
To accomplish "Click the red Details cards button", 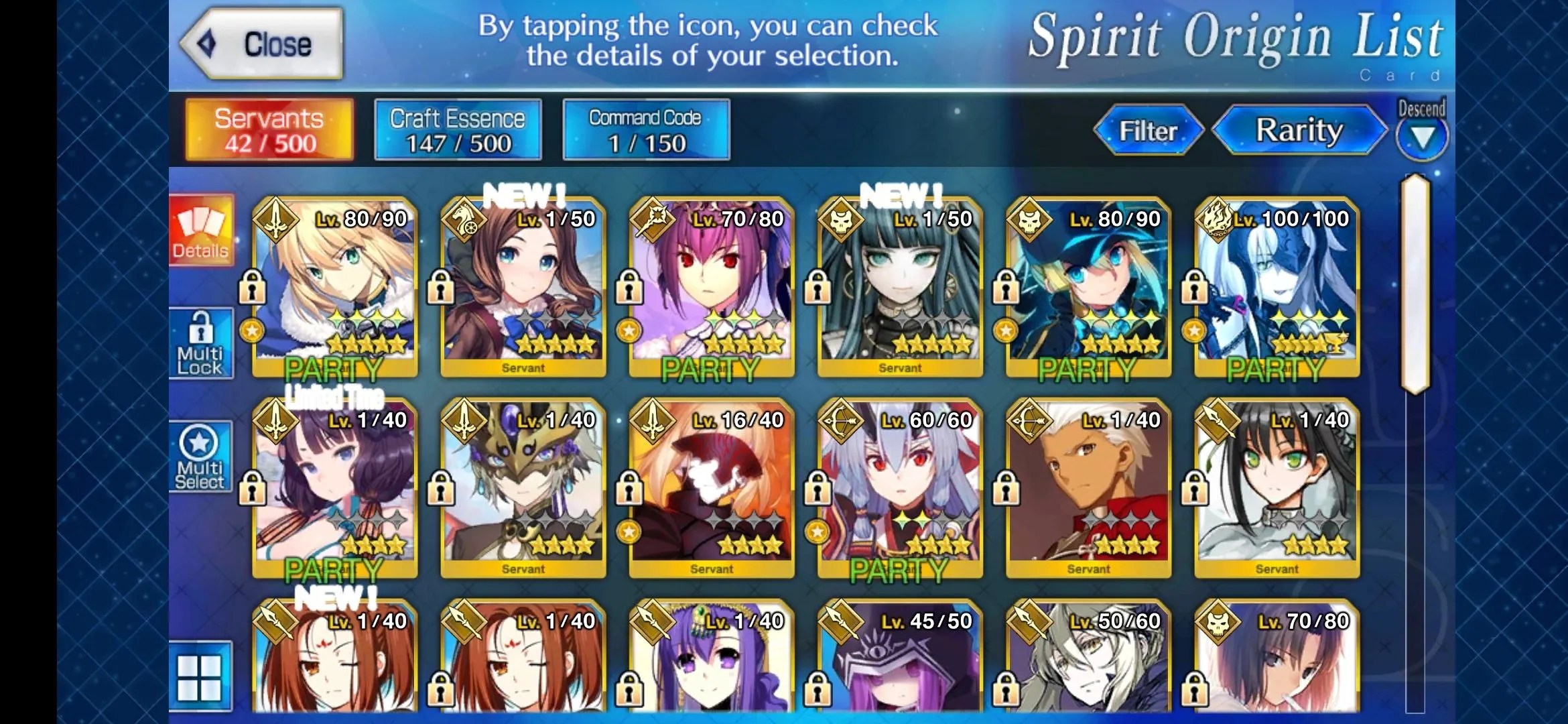I will click(201, 231).
